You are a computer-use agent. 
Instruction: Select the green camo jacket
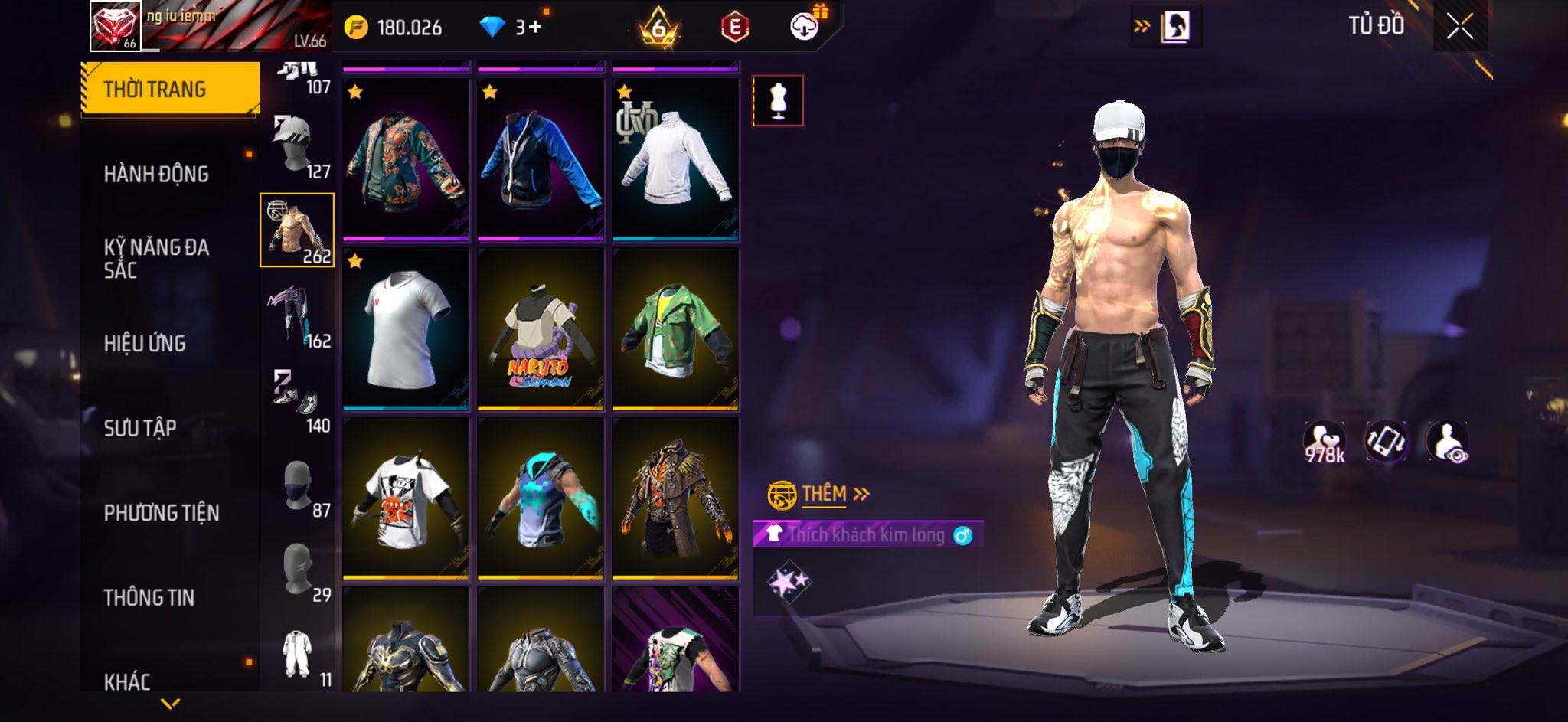click(x=675, y=330)
